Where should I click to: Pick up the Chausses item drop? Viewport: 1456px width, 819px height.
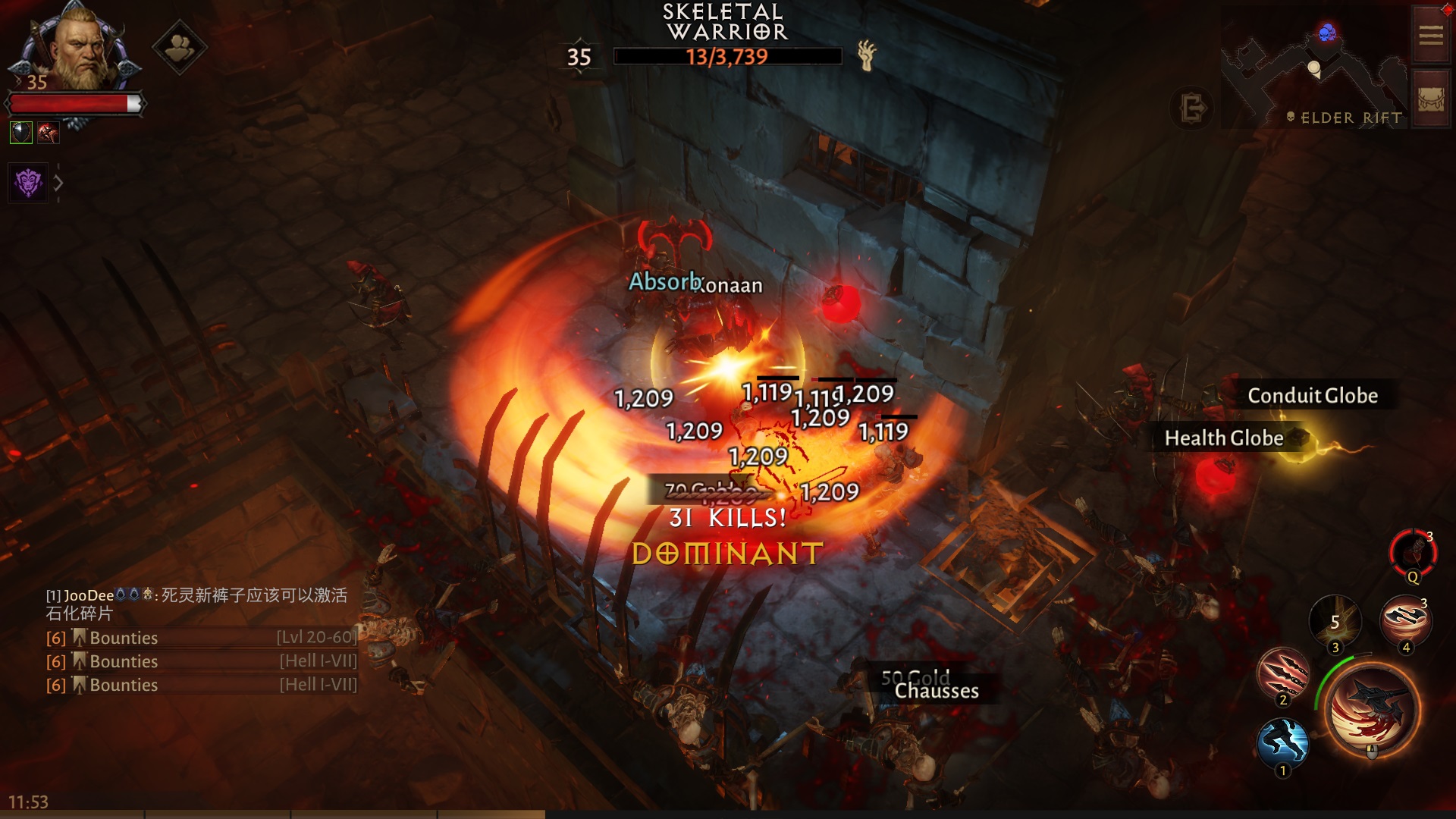(936, 691)
